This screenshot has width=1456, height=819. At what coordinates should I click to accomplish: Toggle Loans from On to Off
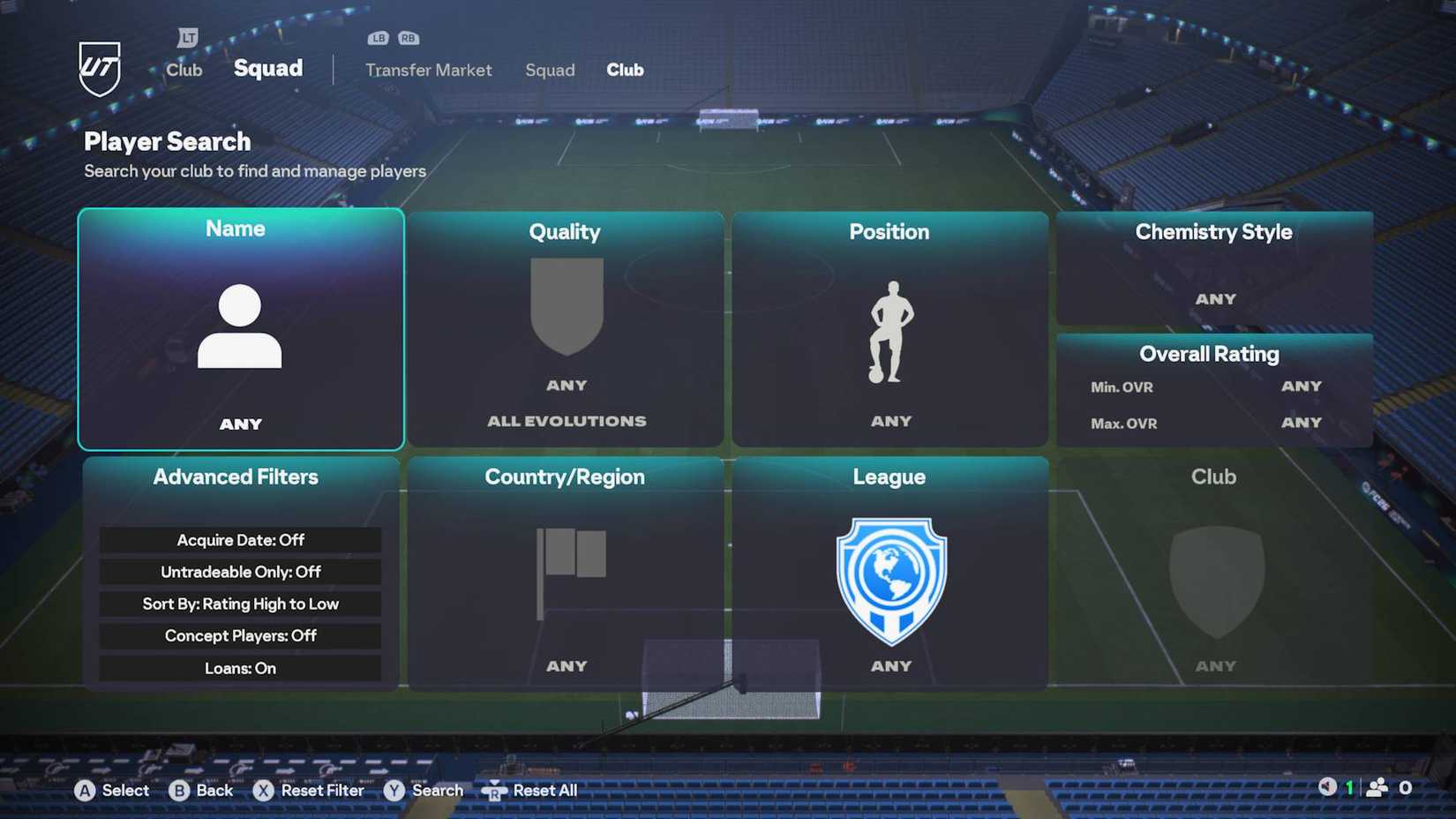[x=239, y=668]
